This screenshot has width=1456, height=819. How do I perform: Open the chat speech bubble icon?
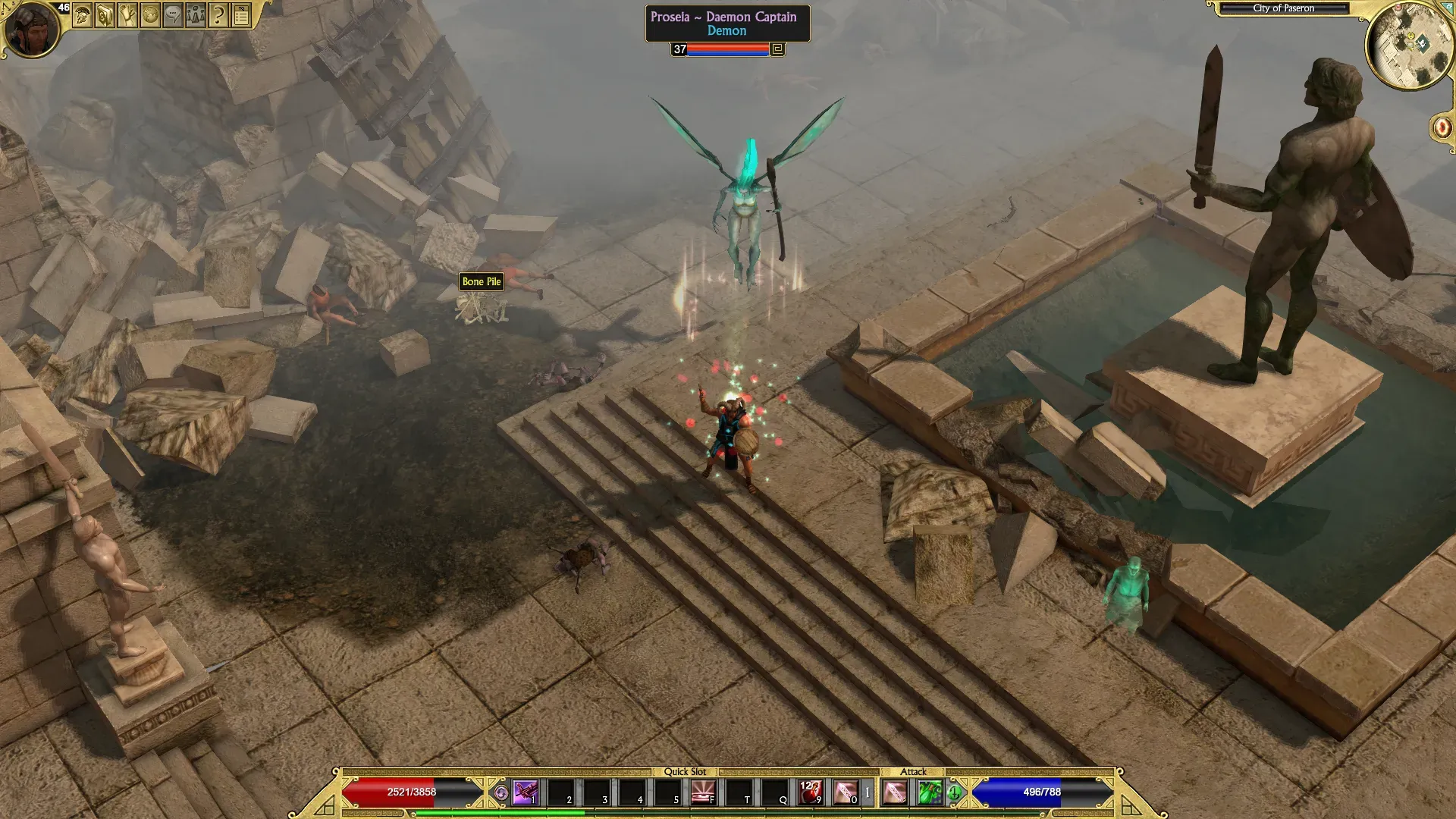point(173,14)
